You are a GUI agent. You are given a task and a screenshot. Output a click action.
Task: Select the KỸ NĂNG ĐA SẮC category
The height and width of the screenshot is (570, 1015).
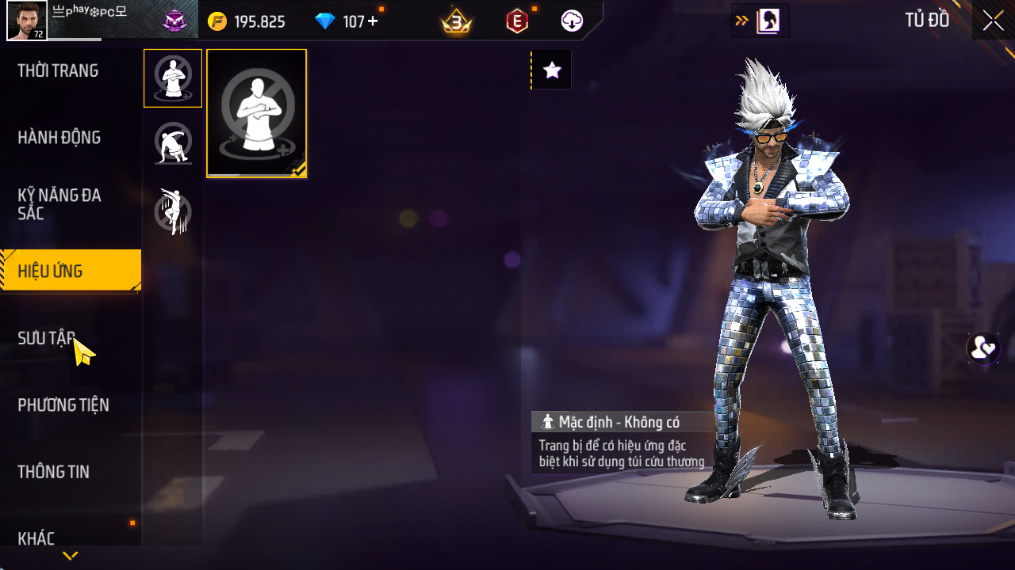(x=59, y=204)
